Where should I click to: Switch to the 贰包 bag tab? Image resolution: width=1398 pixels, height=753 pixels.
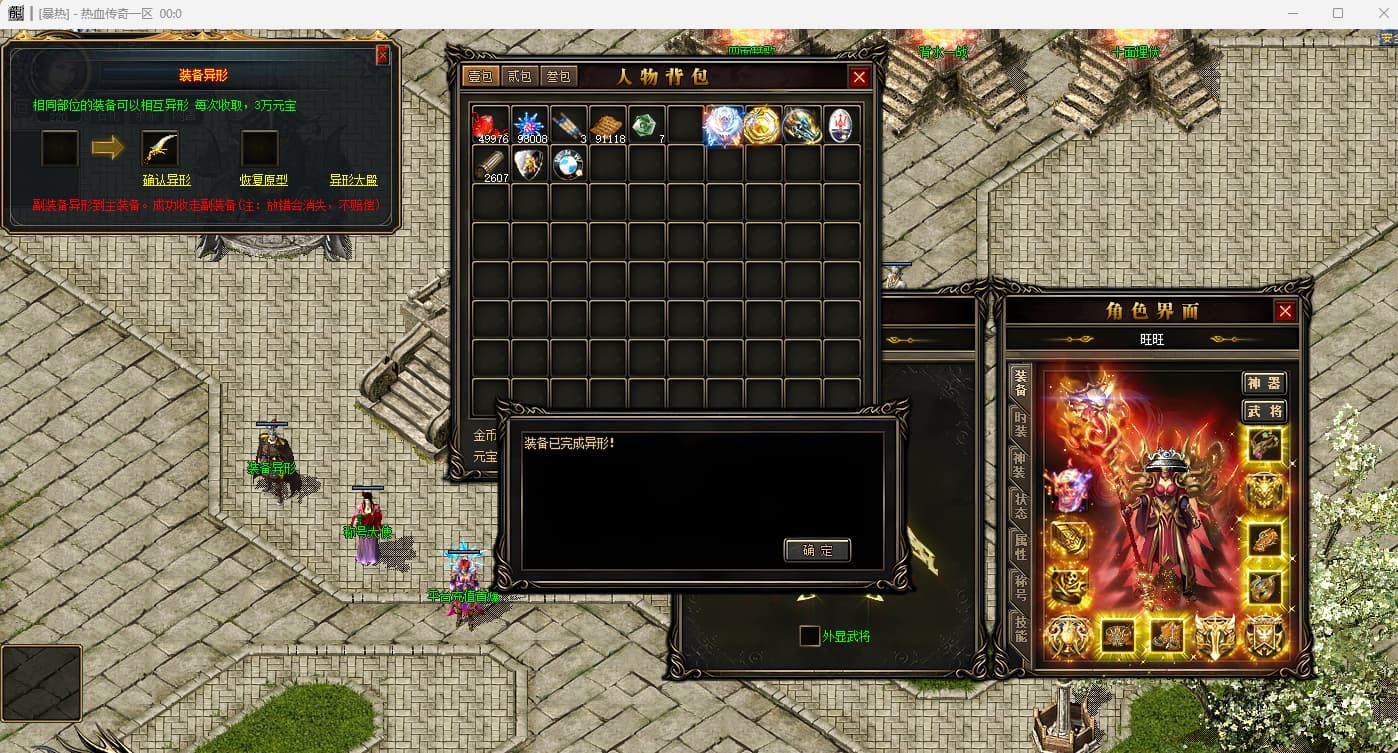point(519,76)
